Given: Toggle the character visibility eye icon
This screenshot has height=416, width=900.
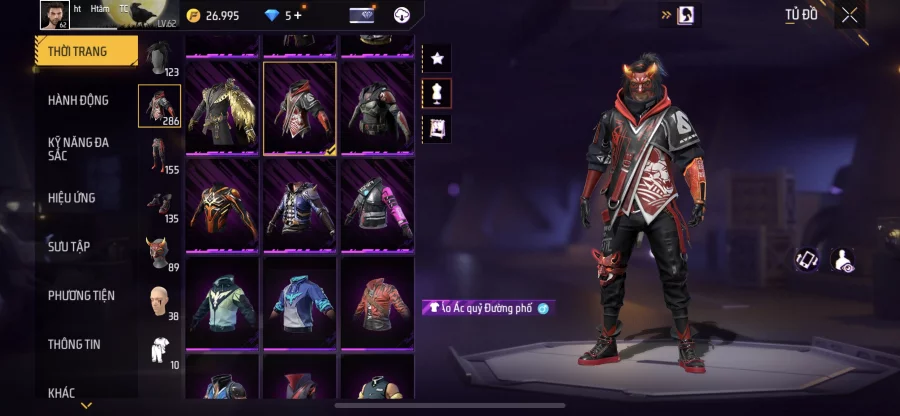Looking at the screenshot, I should [x=842, y=260].
